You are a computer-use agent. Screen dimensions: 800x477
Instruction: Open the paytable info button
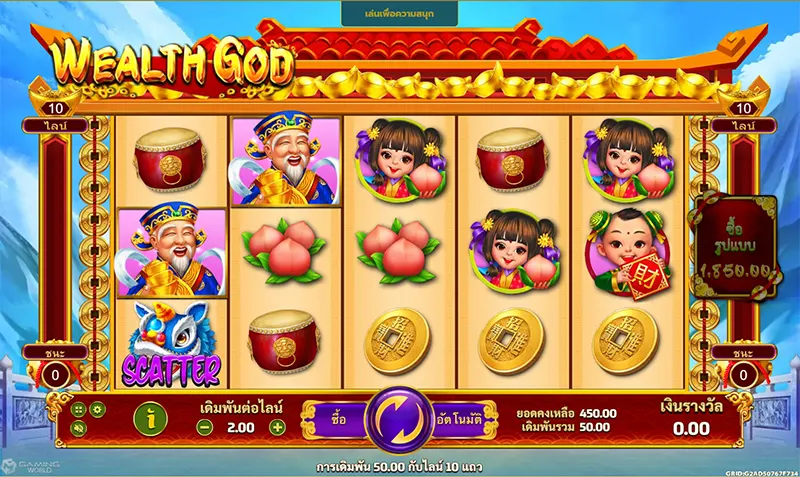[x=150, y=419]
